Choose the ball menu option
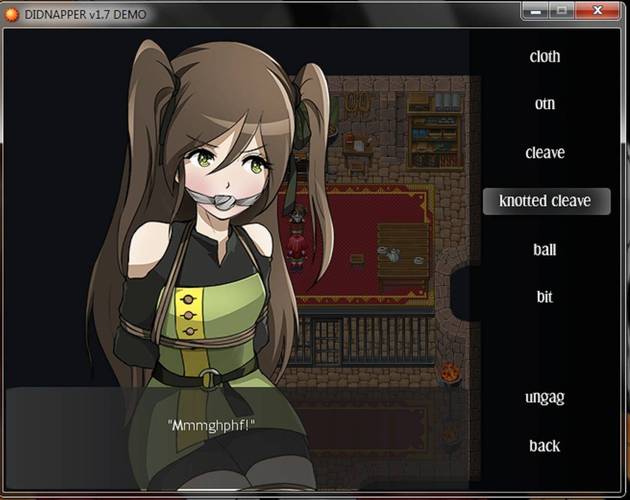Image resolution: width=630 pixels, height=500 pixels. (545, 250)
